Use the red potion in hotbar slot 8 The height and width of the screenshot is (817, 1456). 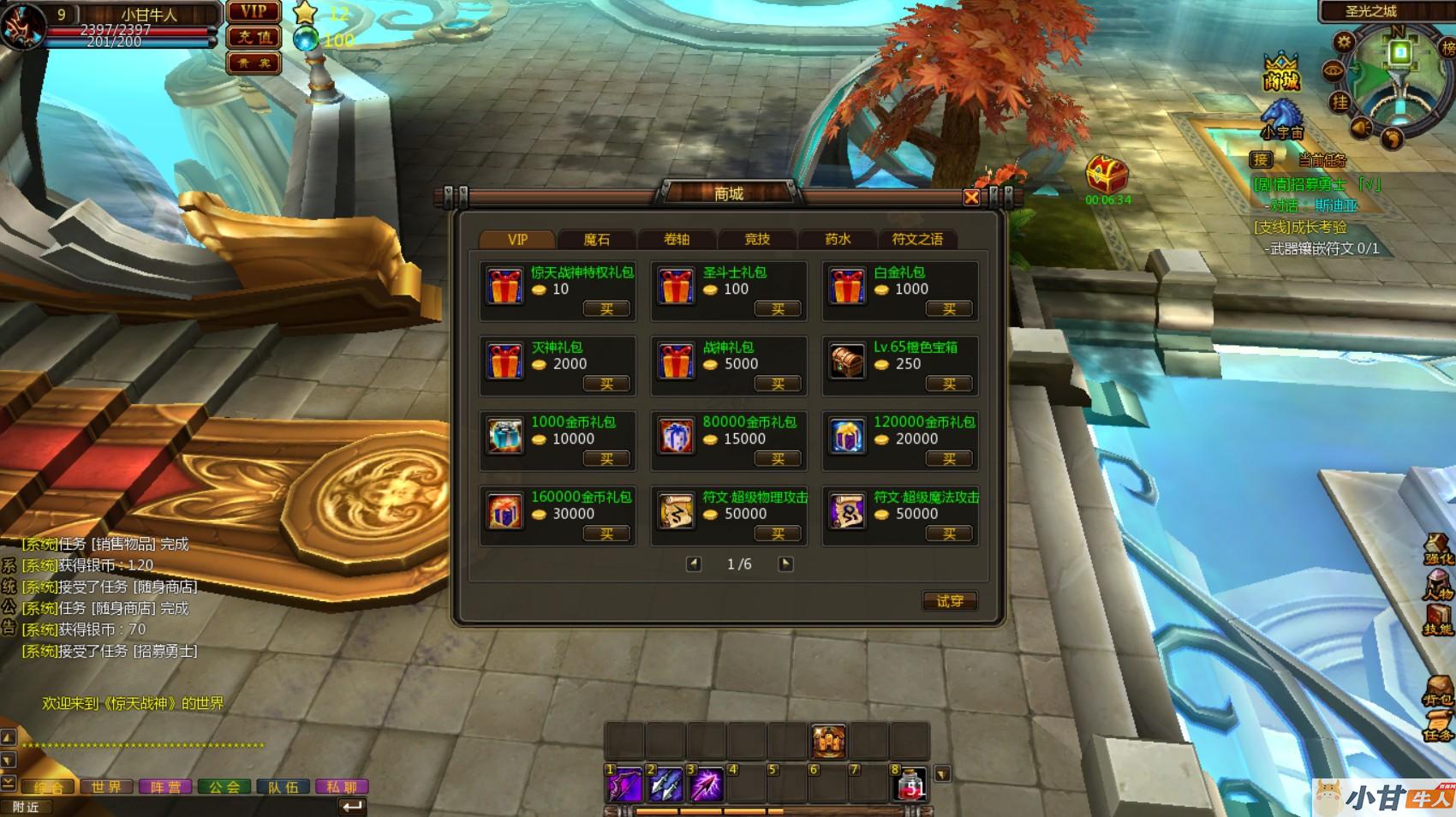[x=911, y=784]
